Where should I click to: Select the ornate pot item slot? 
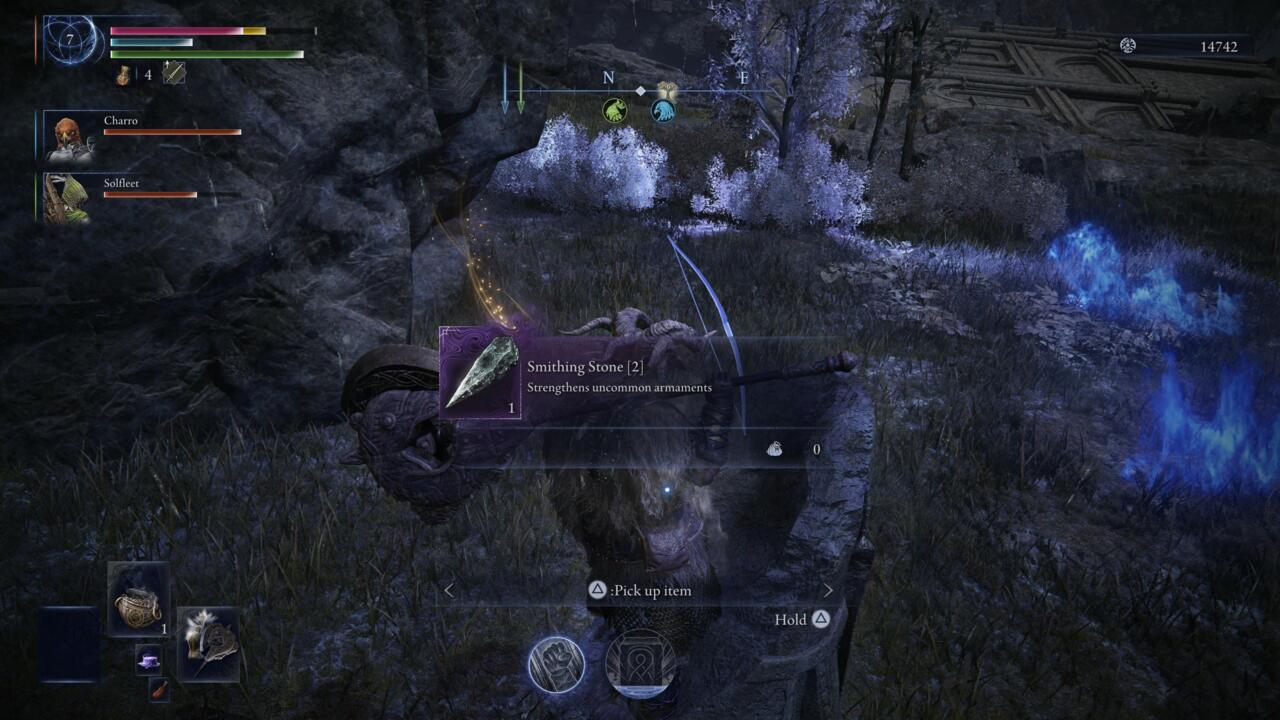[x=138, y=600]
